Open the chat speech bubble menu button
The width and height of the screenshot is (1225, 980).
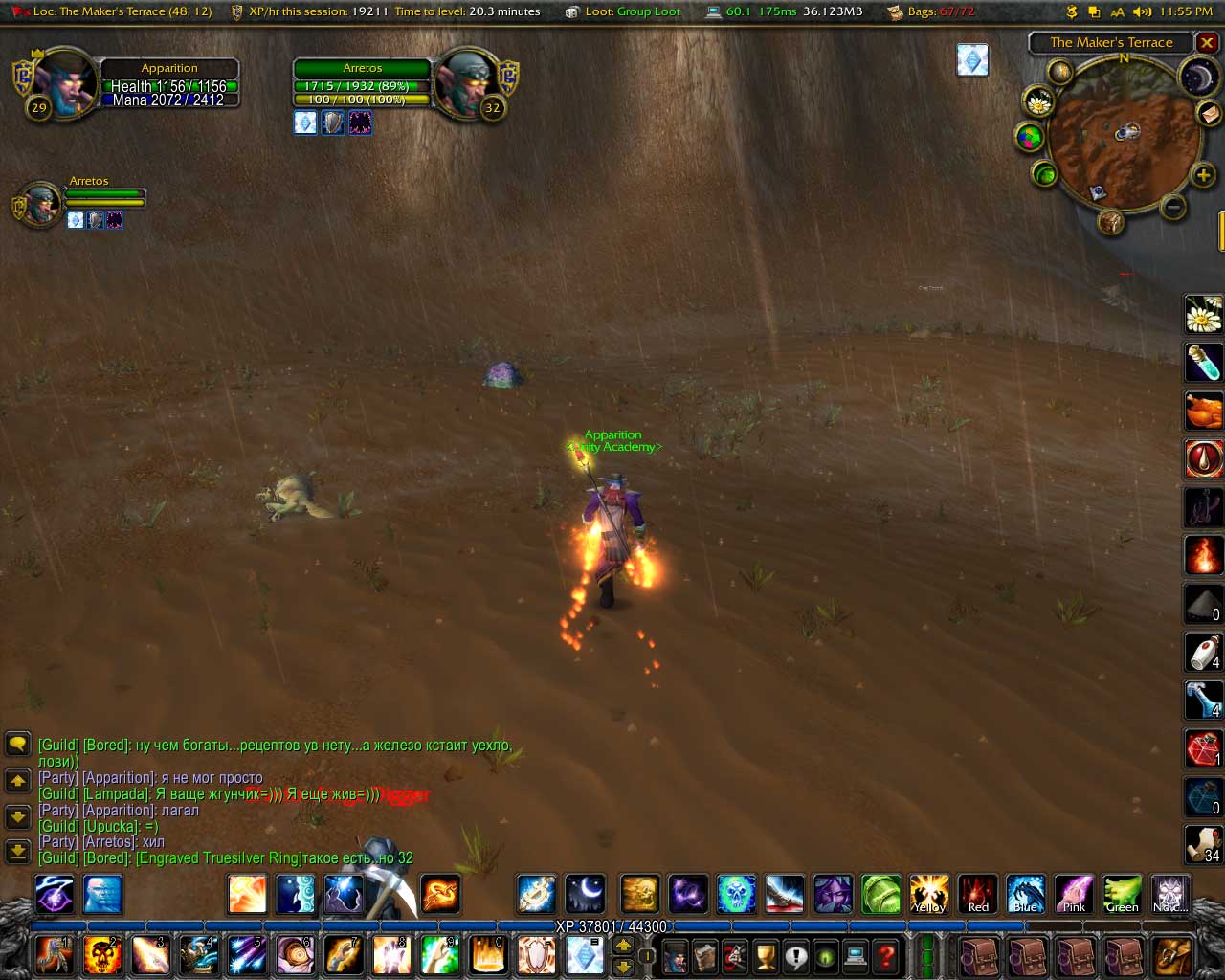pyautogui.click(x=18, y=744)
